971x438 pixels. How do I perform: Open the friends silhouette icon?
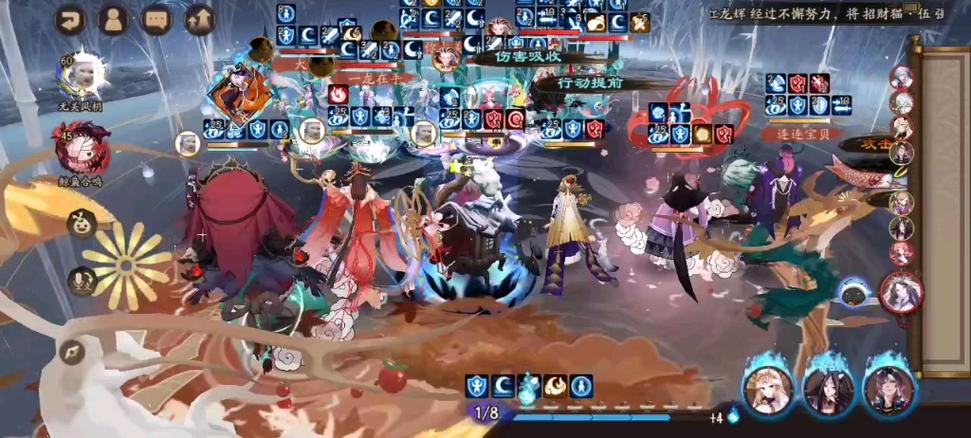pyautogui.click(x=113, y=20)
